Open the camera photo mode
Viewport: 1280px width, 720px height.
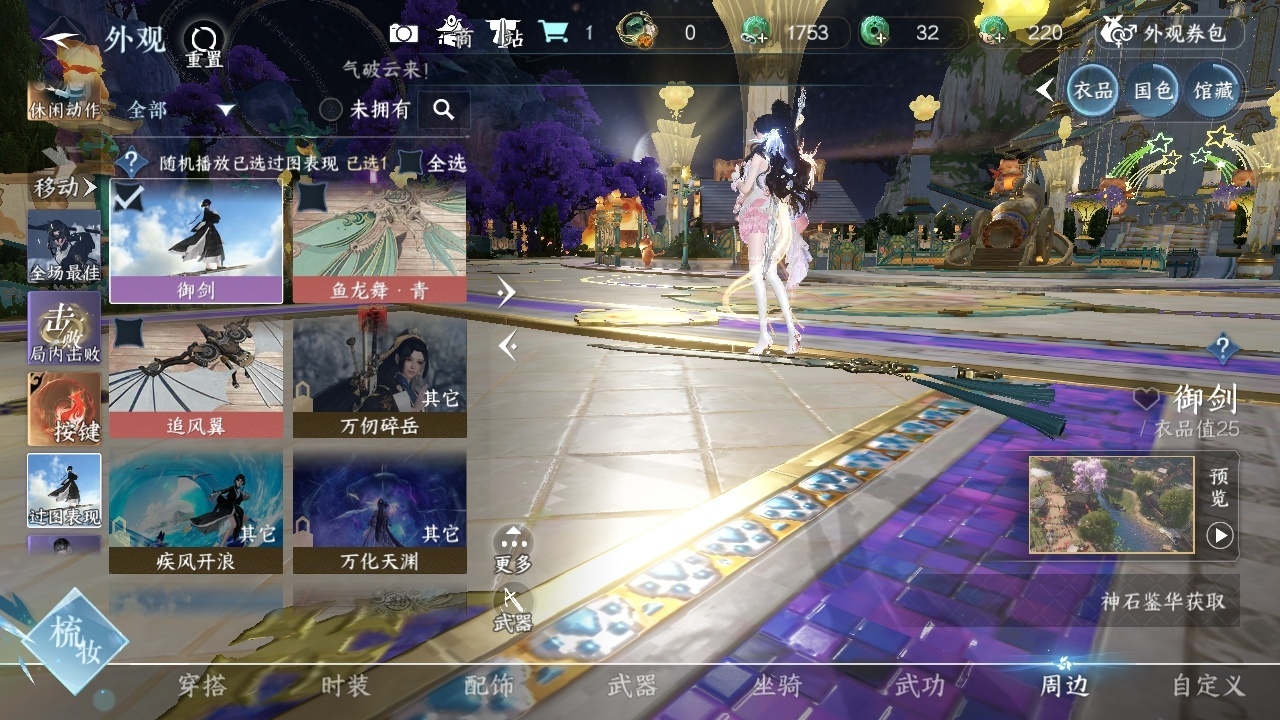pos(404,33)
